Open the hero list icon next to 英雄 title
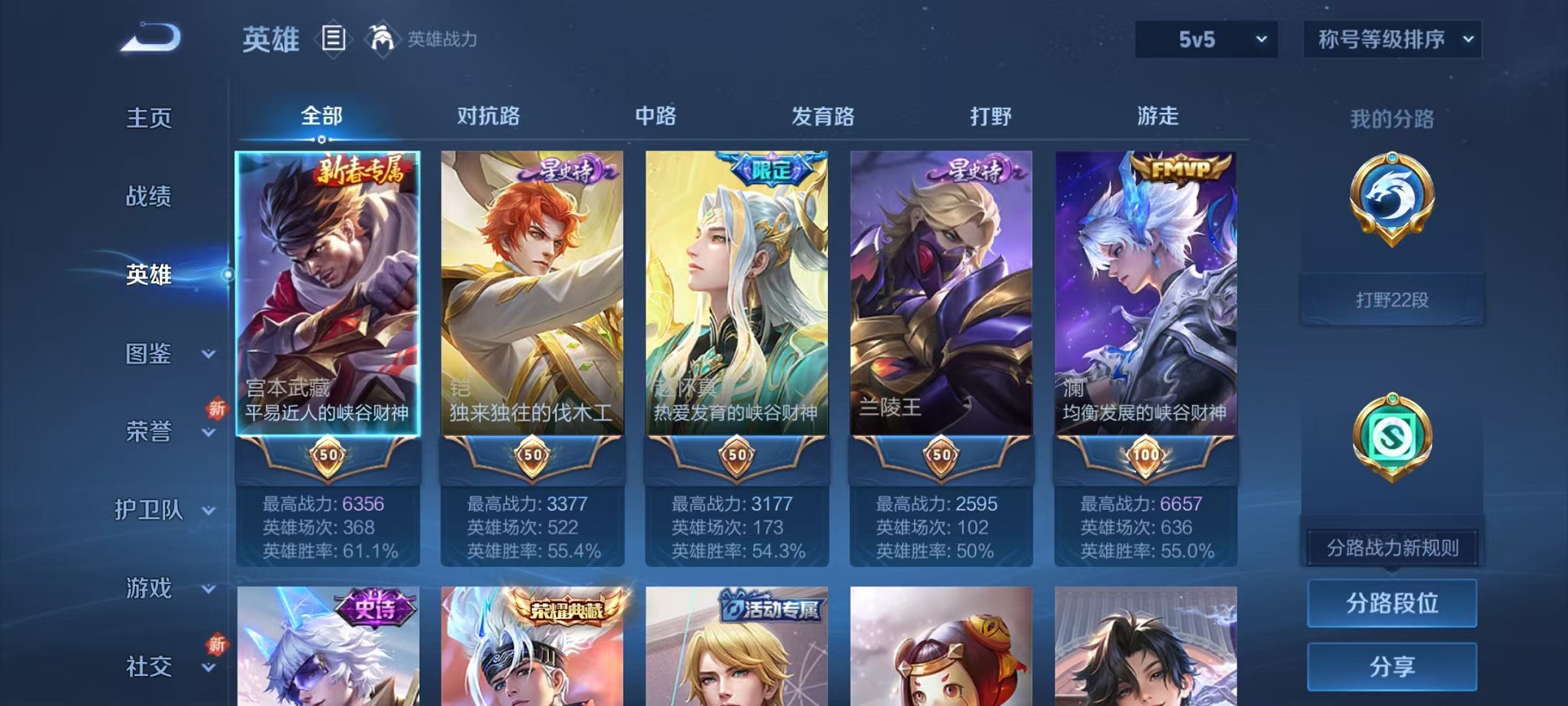The width and height of the screenshot is (1568, 706). 334,38
